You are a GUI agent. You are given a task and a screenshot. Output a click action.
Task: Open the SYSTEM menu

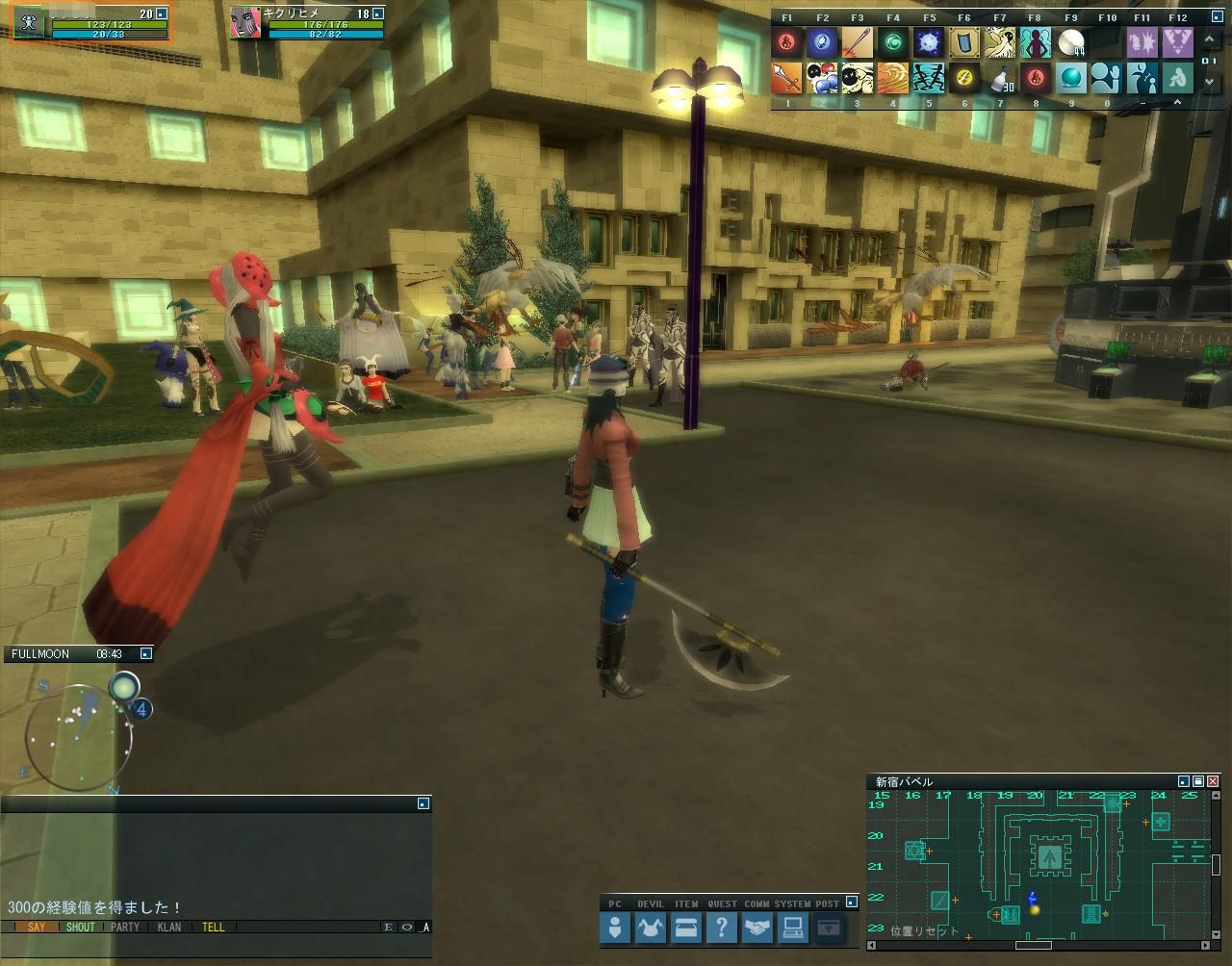[793, 928]
